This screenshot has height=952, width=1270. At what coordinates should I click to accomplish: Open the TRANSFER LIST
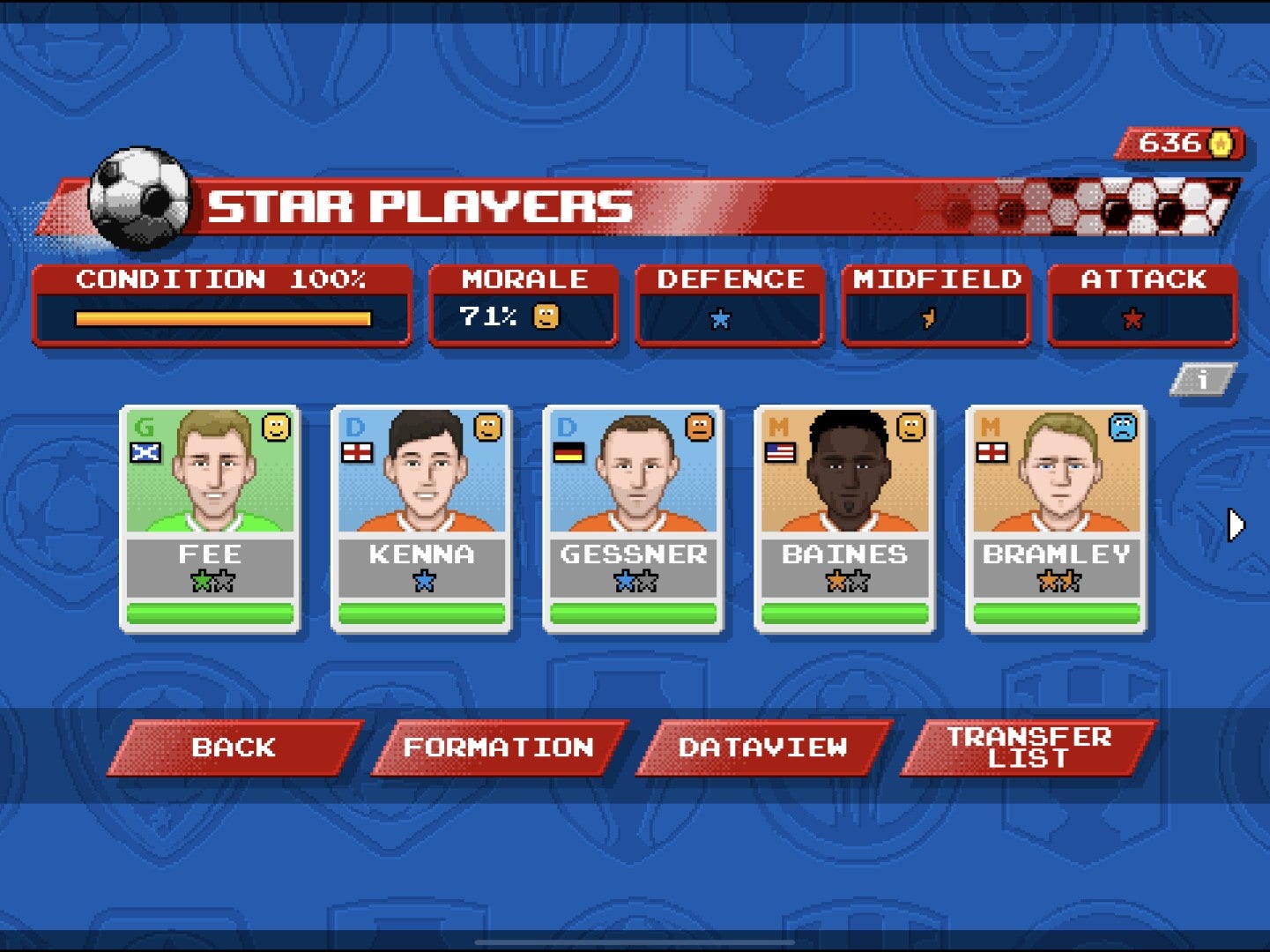pyautogui.click(x=1029, y=747)
